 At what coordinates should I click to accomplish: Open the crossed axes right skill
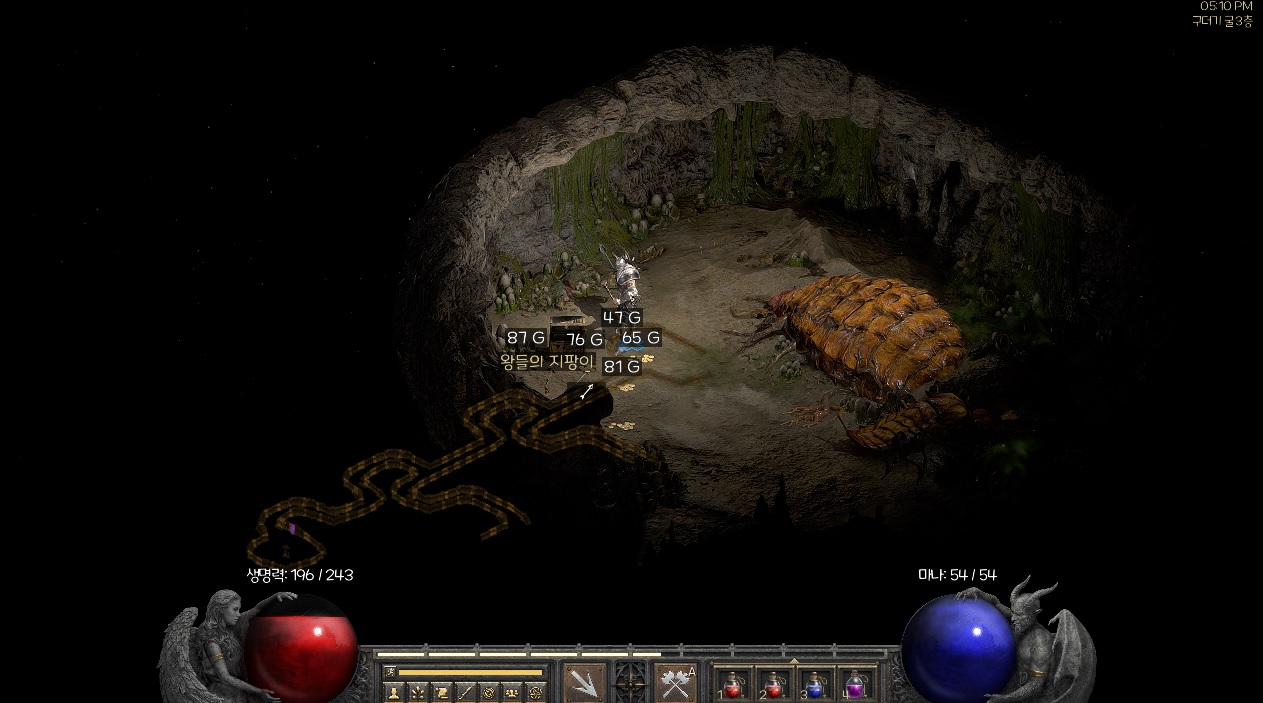click(x=676, y=682)
